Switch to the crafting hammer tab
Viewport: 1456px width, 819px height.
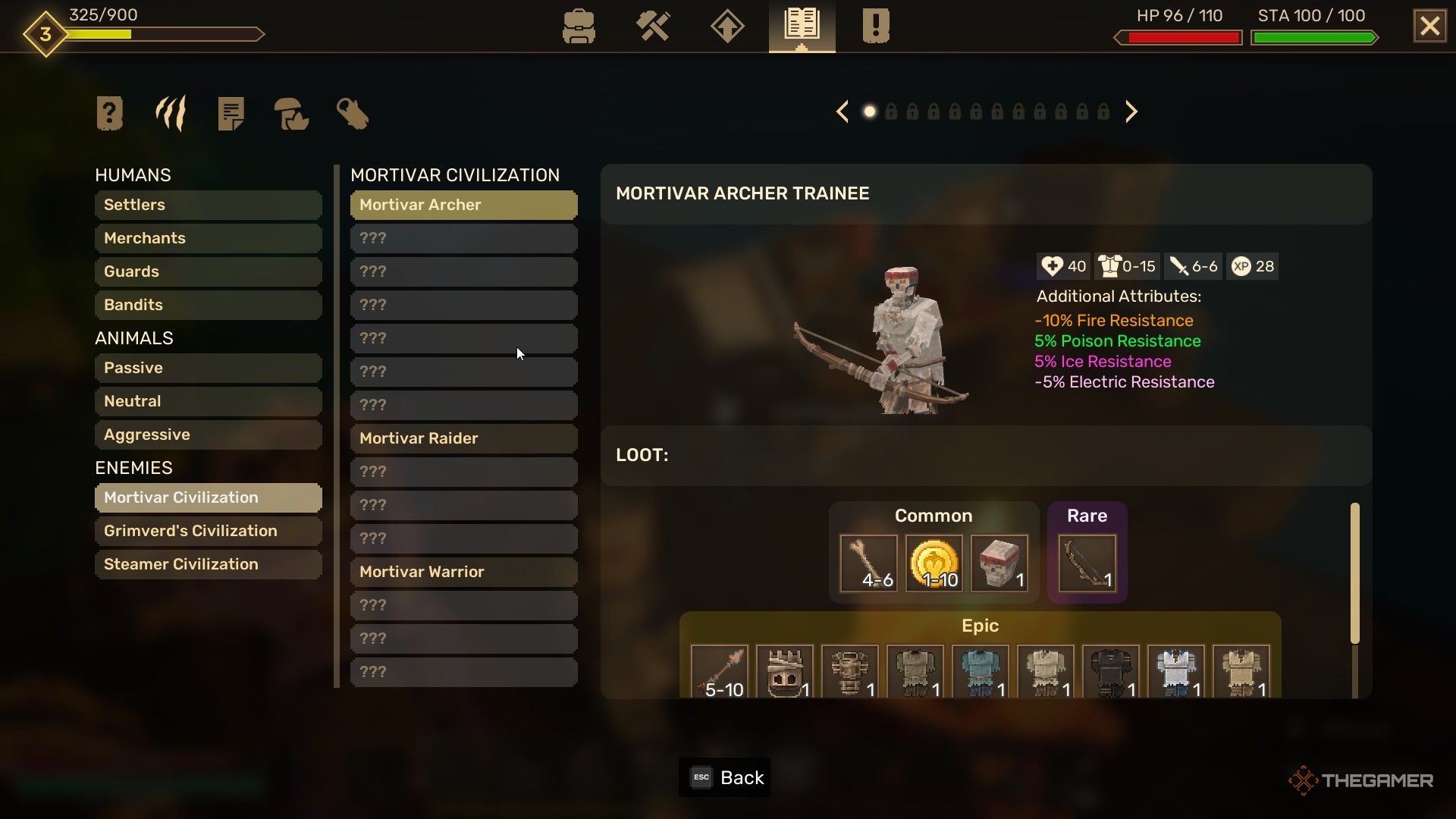[x=652, y=27]
